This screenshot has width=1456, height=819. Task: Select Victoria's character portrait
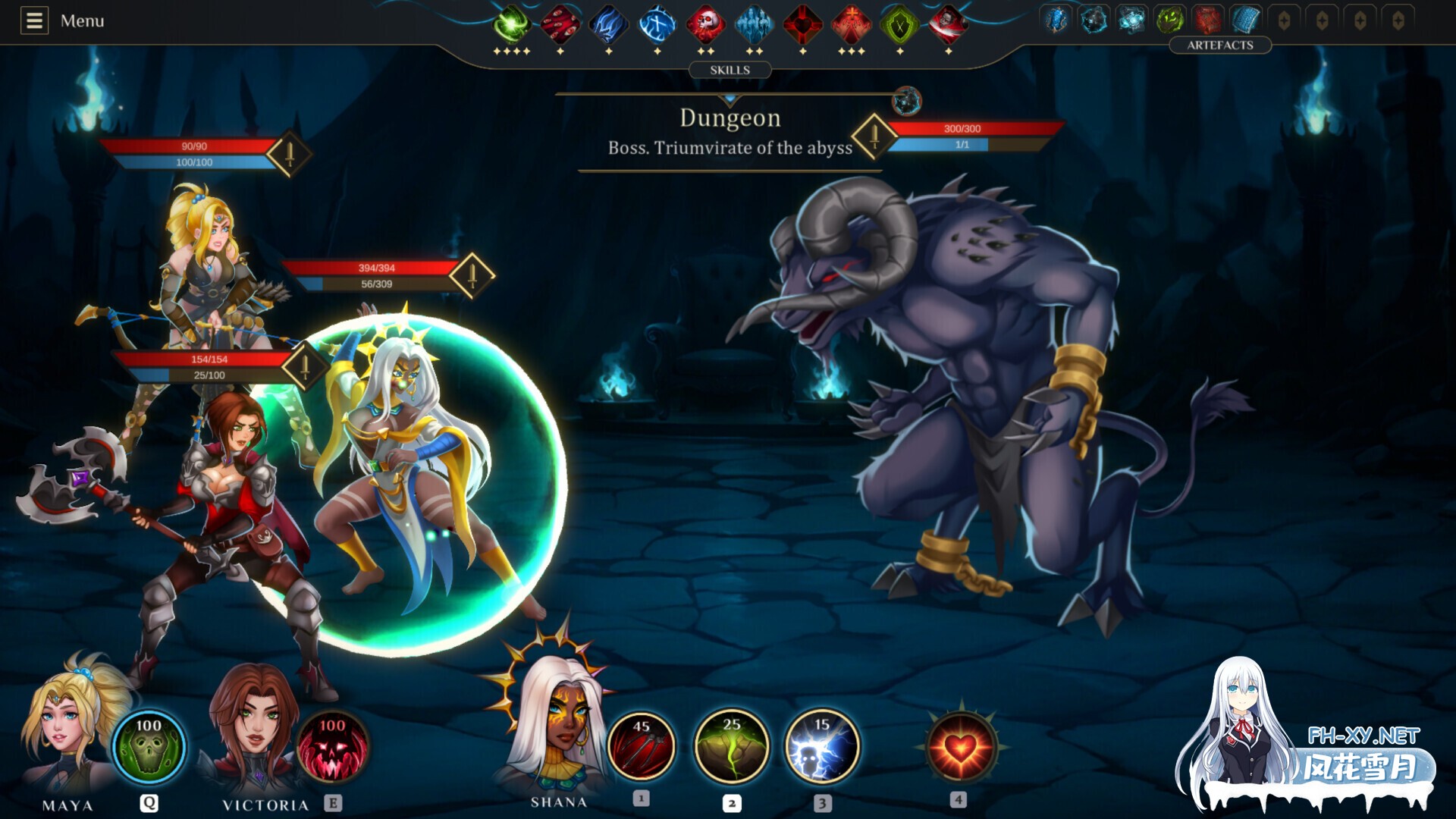pyautogui.click(x=254, y=728)
